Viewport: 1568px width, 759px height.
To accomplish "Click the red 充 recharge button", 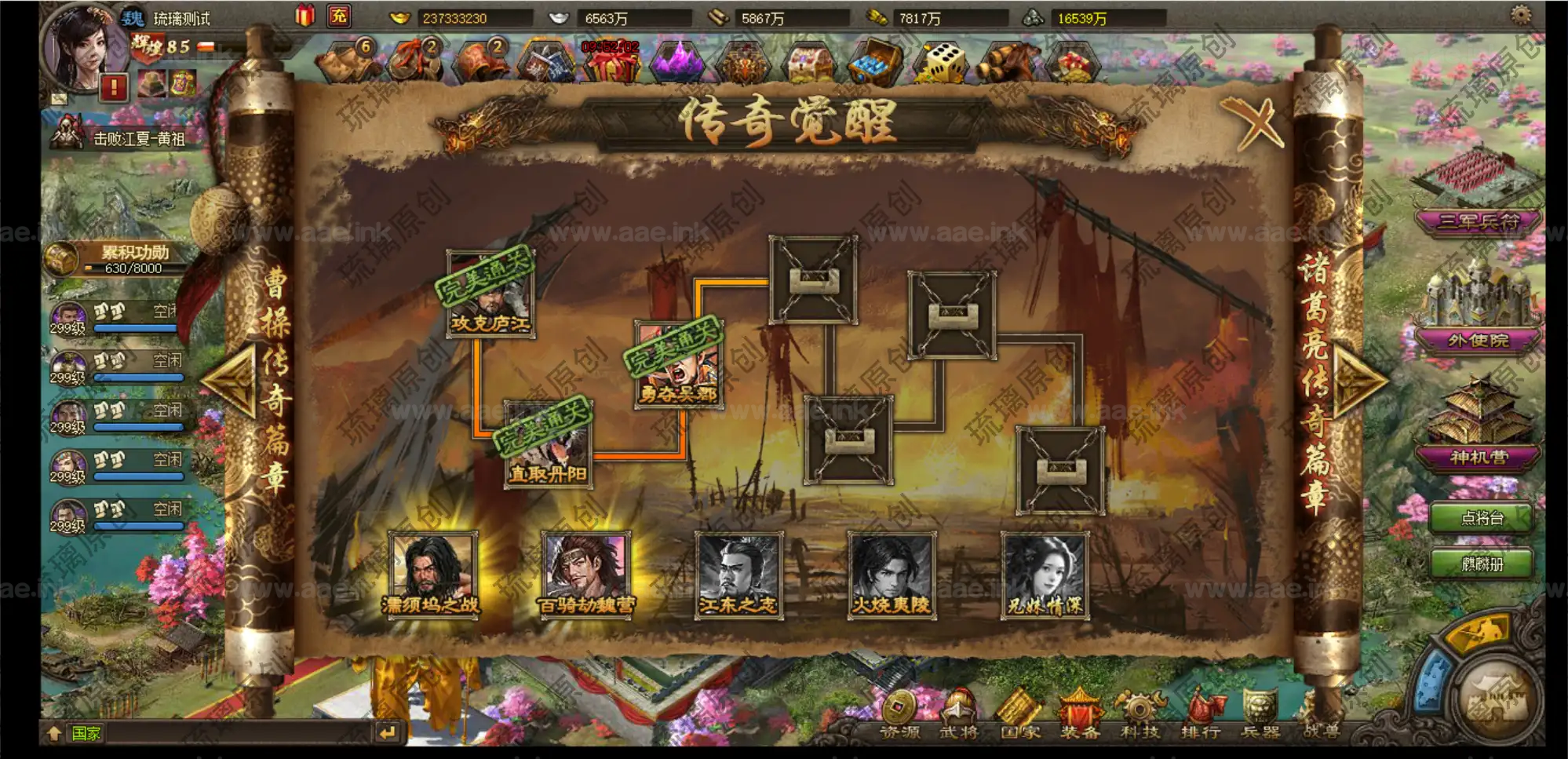I will click(339, 16).
